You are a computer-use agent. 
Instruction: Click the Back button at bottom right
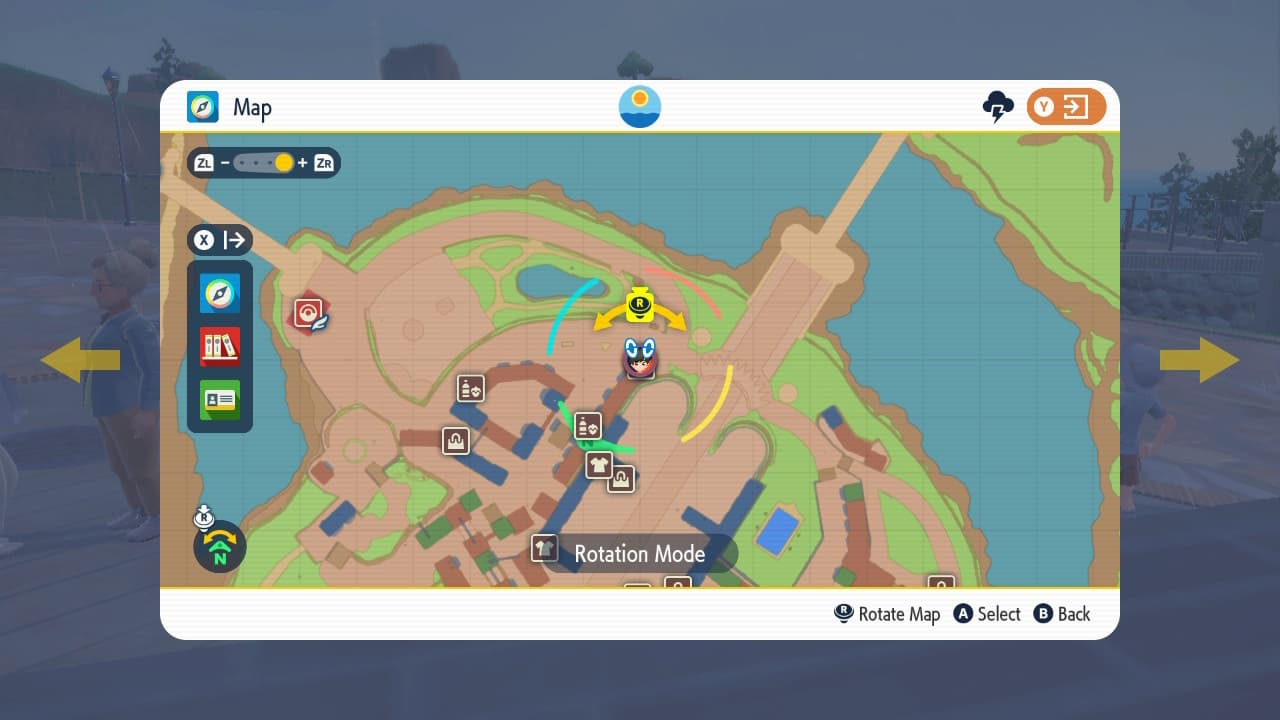[1062, 614]
